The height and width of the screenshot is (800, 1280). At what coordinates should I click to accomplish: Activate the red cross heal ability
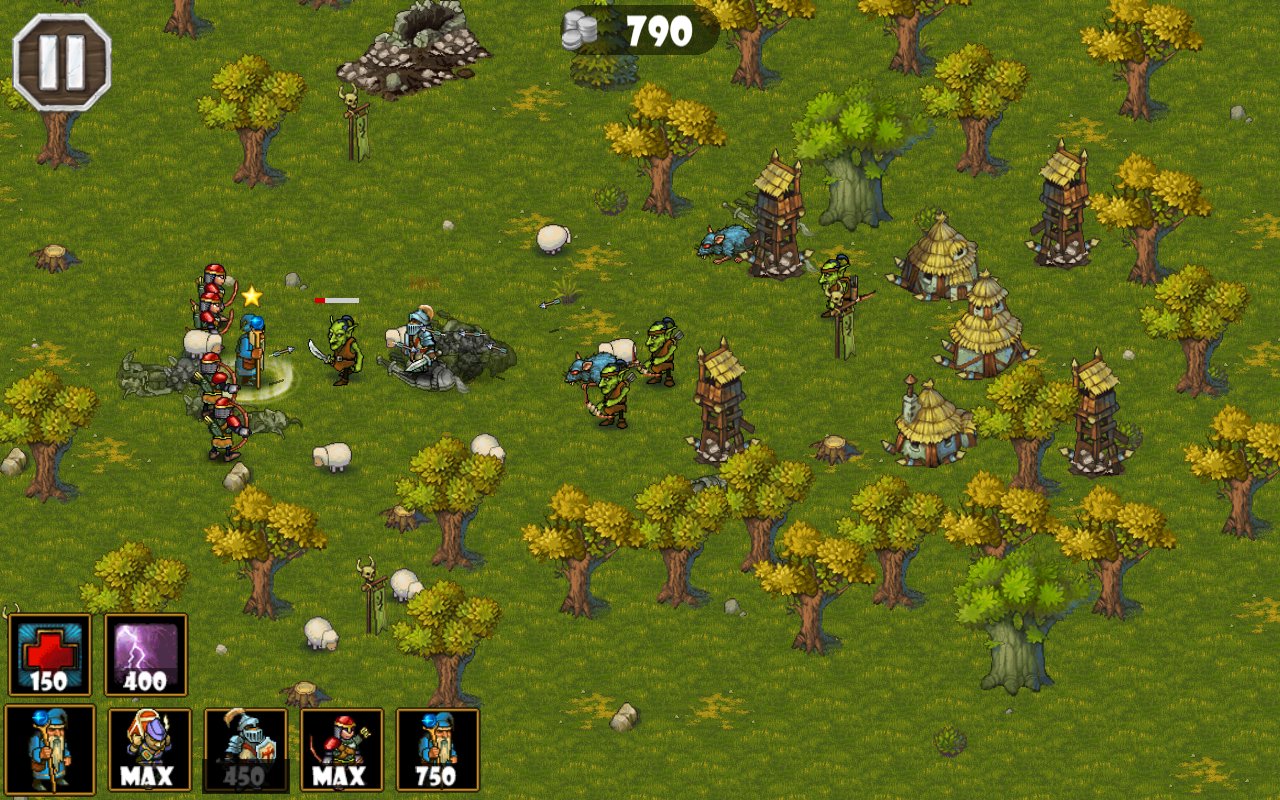(x=49, y=655)
